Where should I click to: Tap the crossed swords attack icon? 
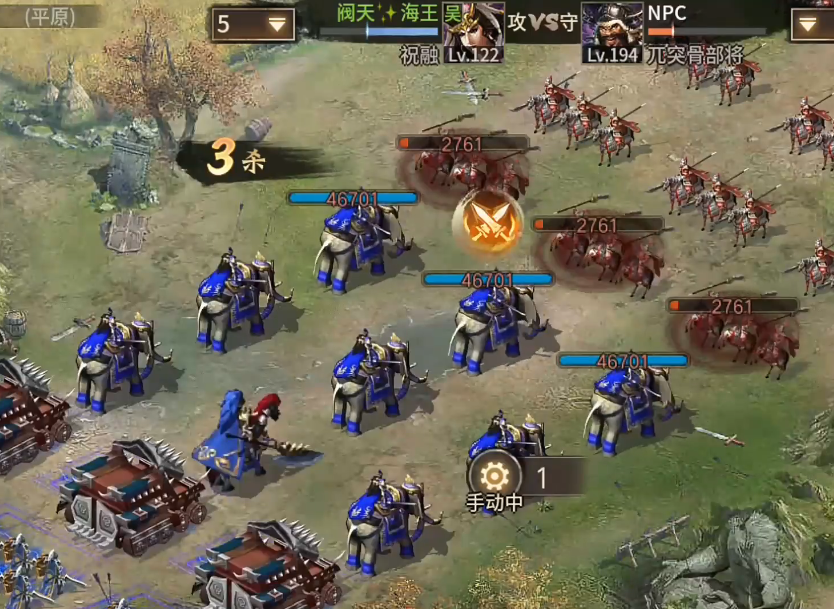coord(488,222)
